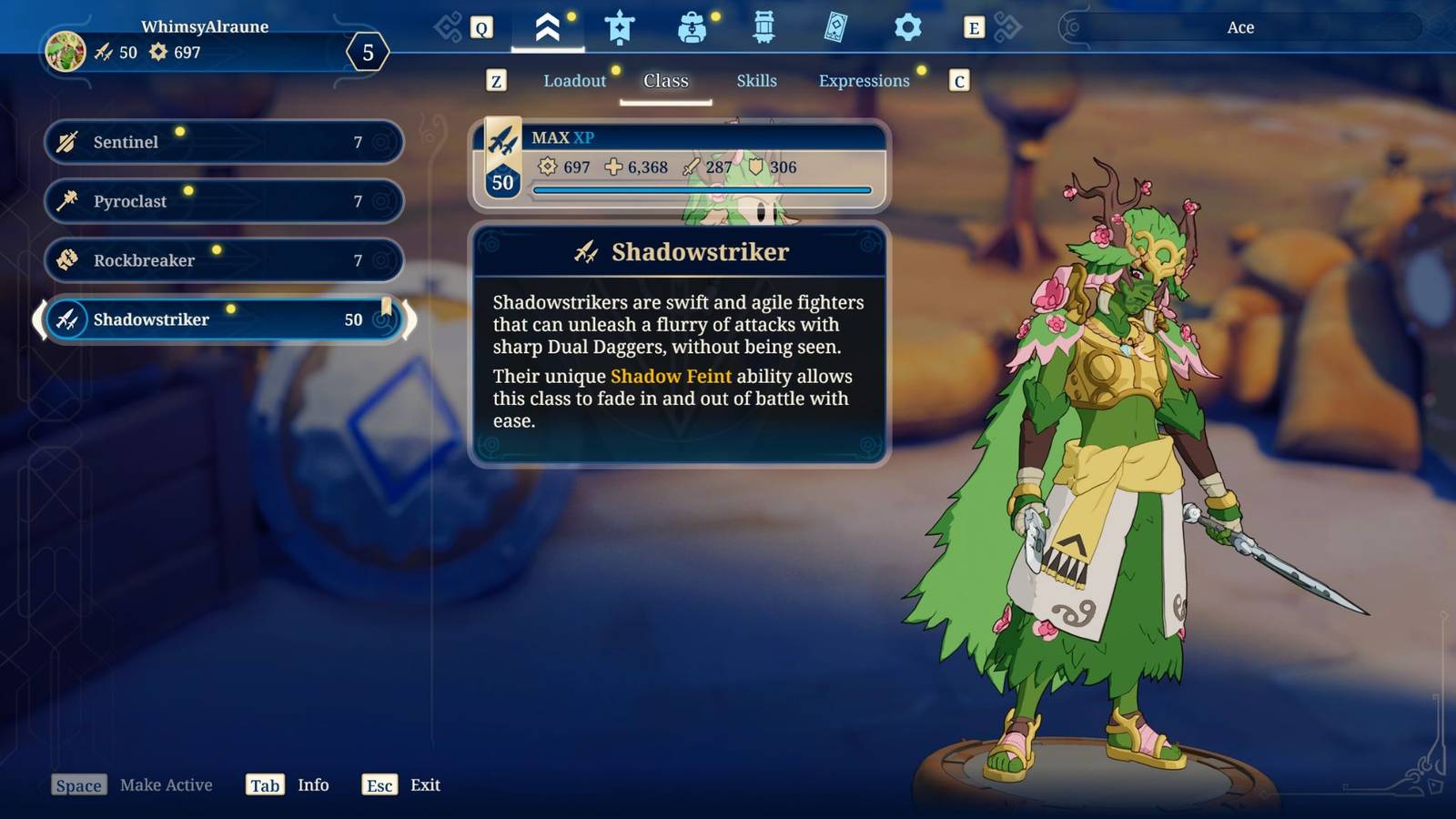Open the card icon menu
The image size is (1456, 819).
pos(835,28)
